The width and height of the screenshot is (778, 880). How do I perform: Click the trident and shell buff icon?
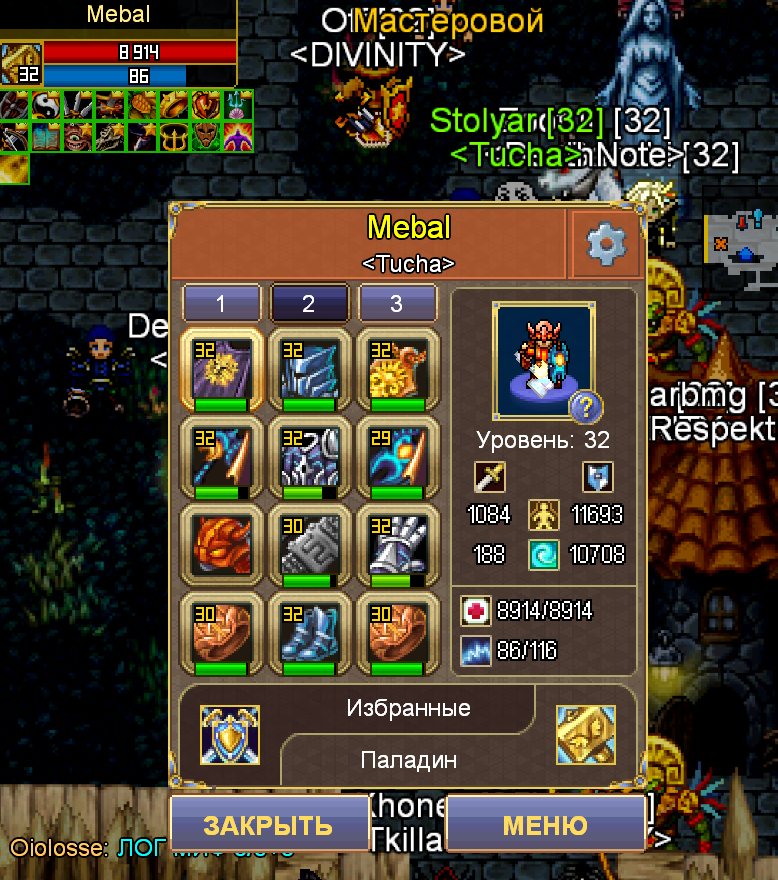(x=238, y=105)
